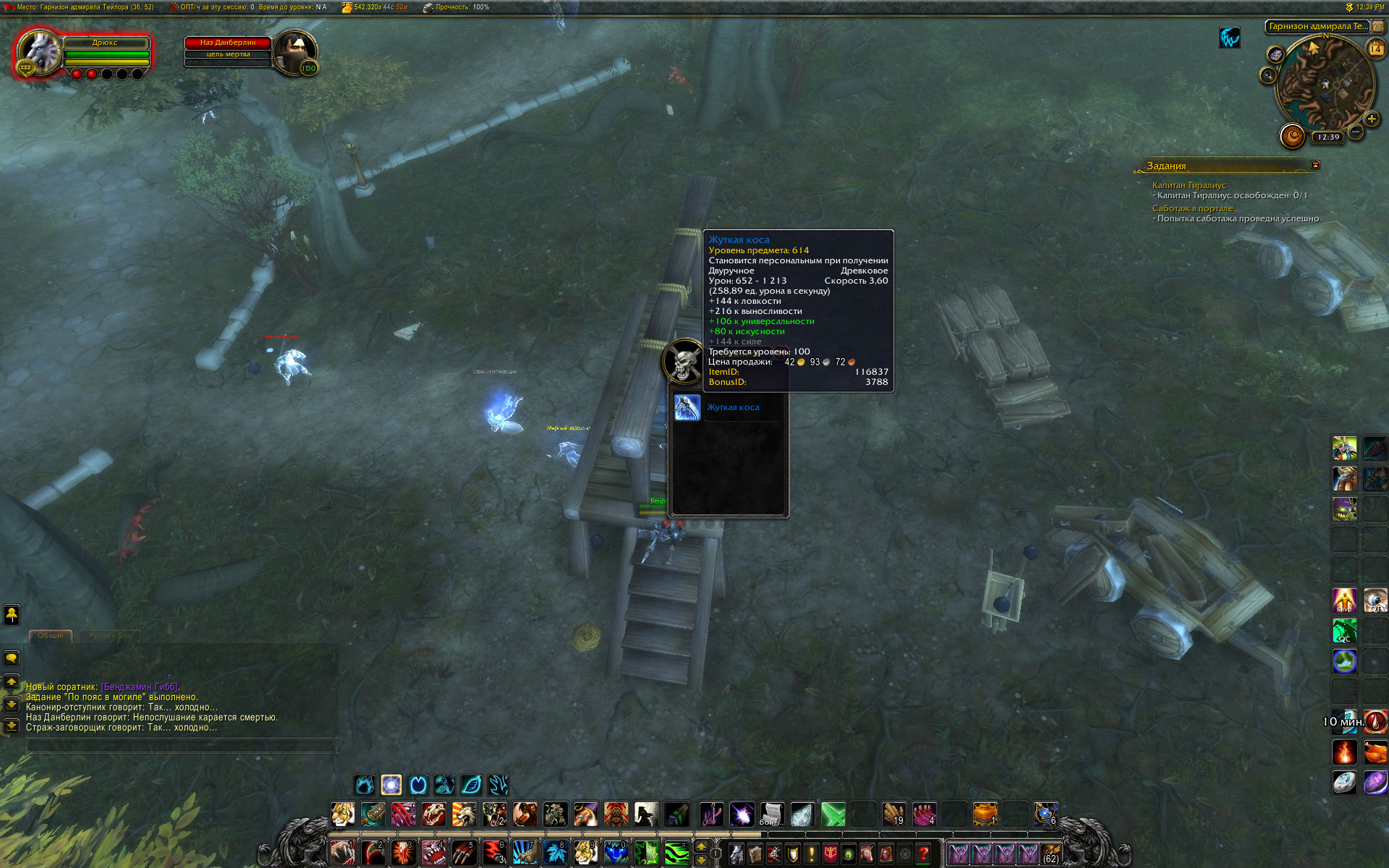Select the Наз Данберлин target frame
The height and width of the screenshot is (868, 1389).
[228, 43]
